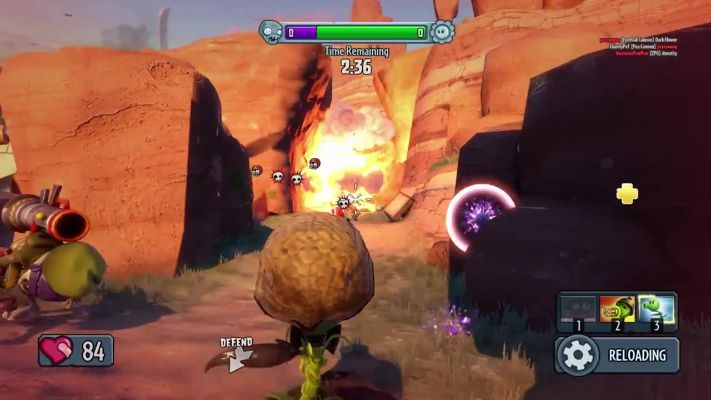Click the zombie team icon on score bar
711x400 pixels.
tap(272, 32)
